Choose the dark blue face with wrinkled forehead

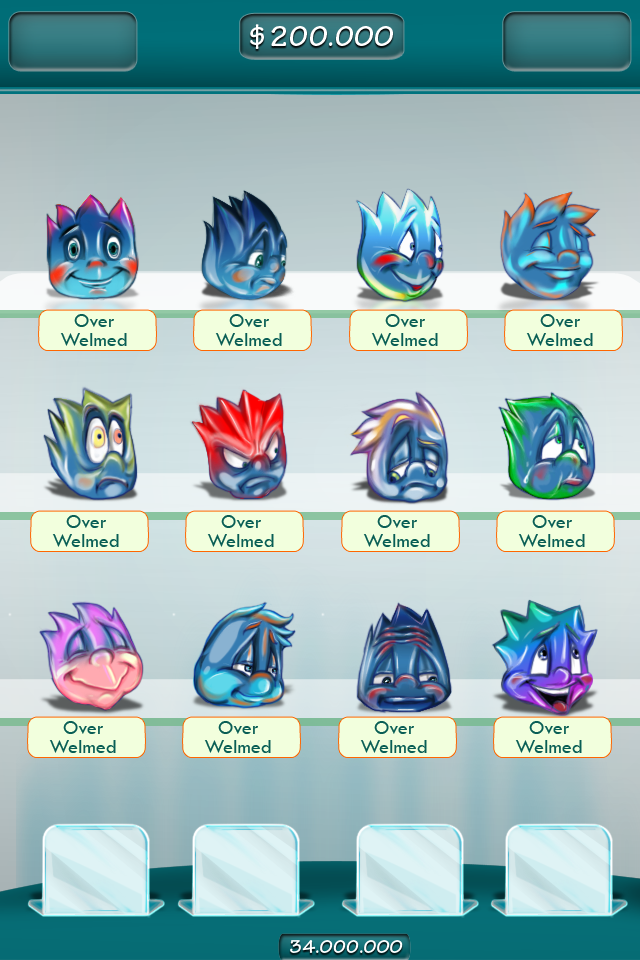pyautogui.click(x=398, y=656)
